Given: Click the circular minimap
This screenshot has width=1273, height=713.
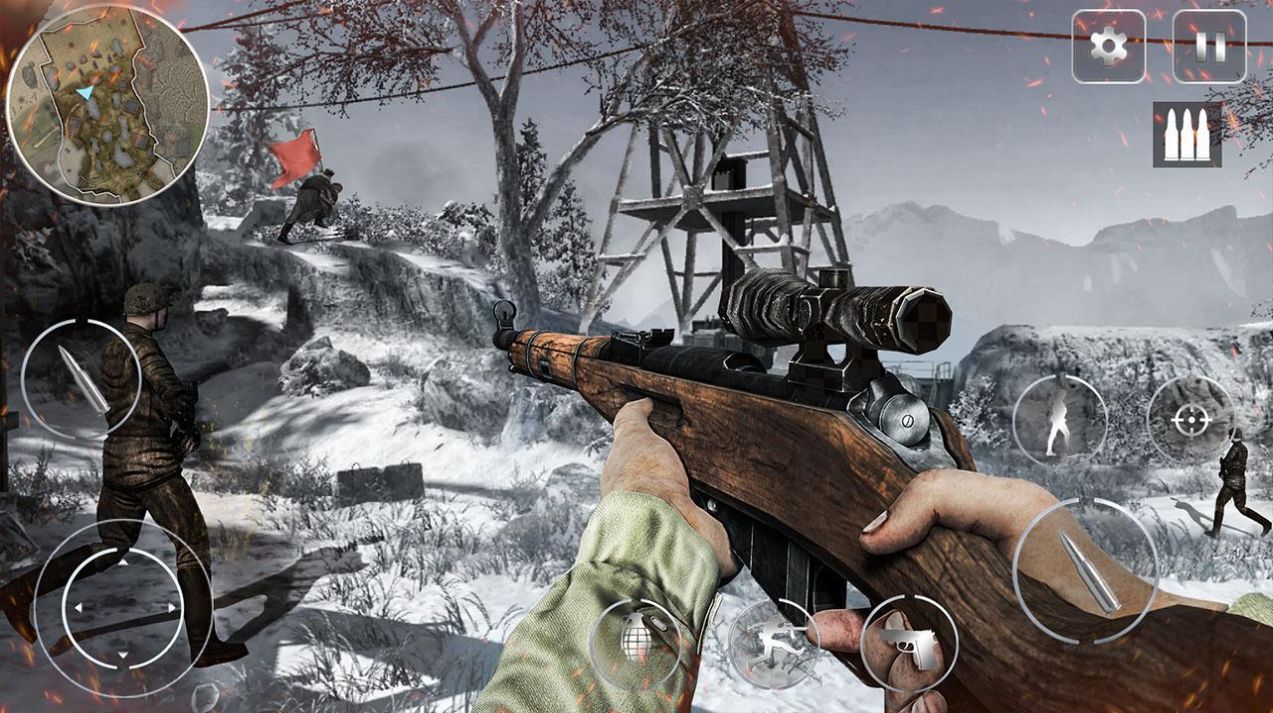Looking at the screenshot, I should coord(107,103).
